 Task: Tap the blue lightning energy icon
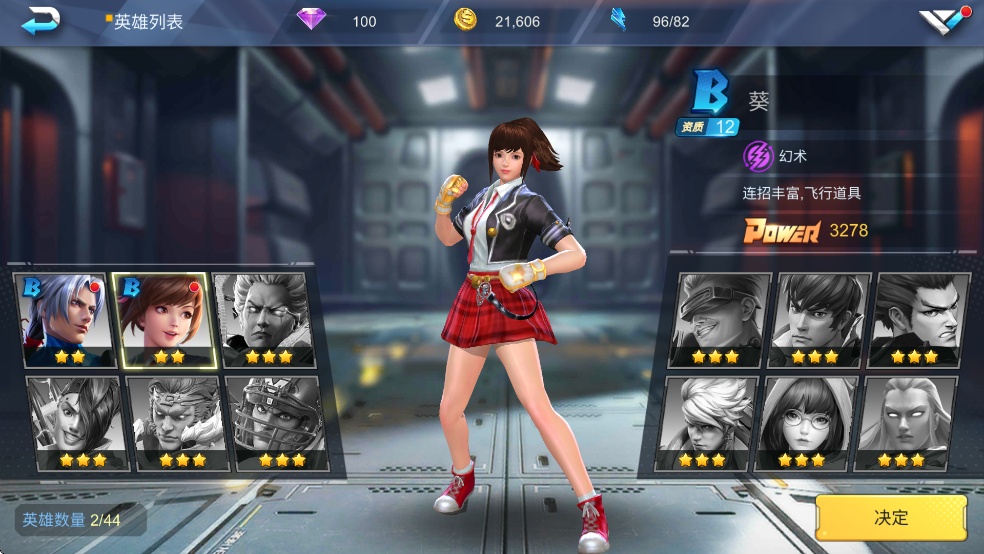point(619,20)
